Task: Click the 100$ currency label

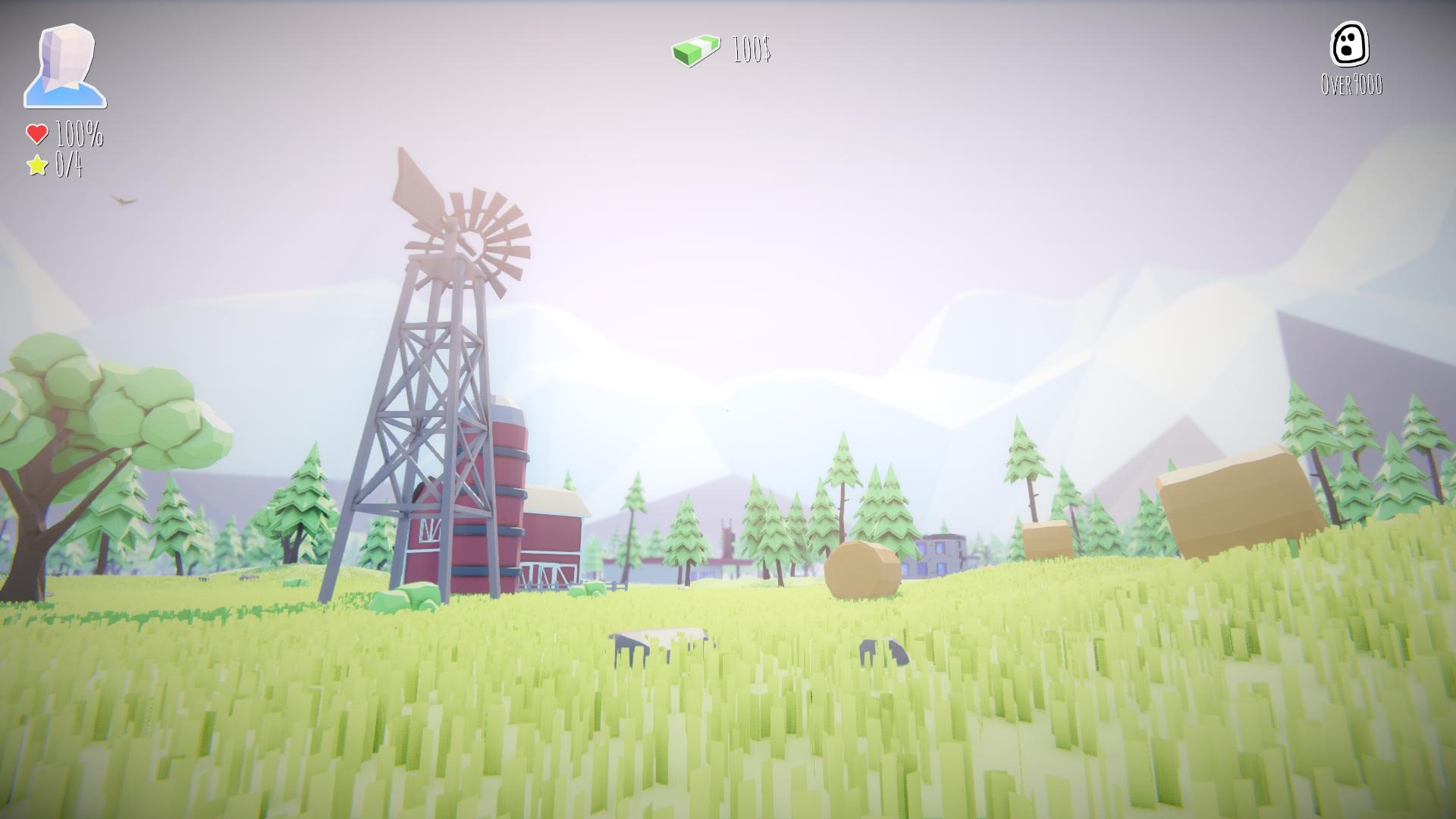Action: point(750,52)
